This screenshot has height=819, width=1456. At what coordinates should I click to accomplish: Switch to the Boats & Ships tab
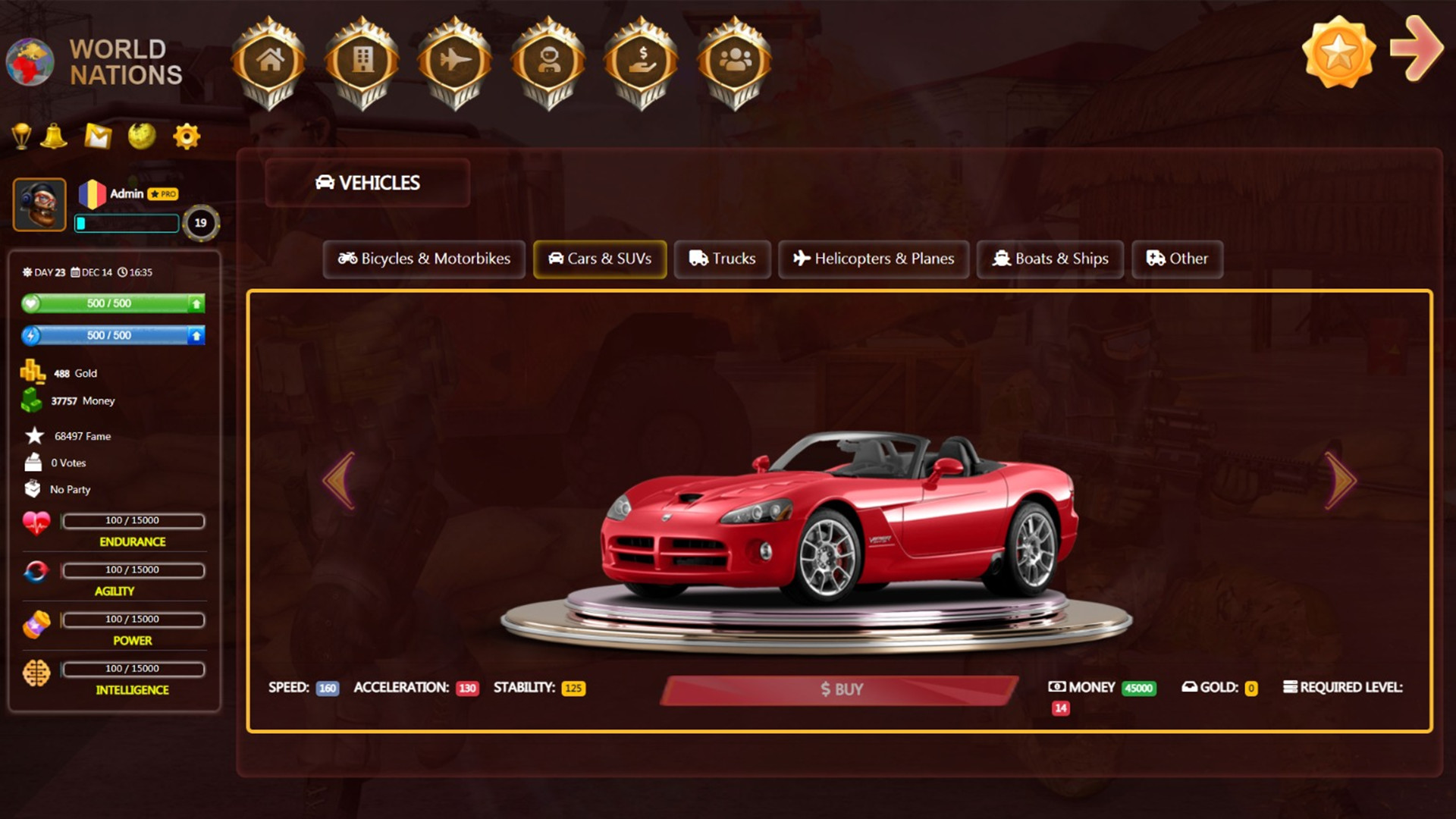click(x=1050, y=259)
